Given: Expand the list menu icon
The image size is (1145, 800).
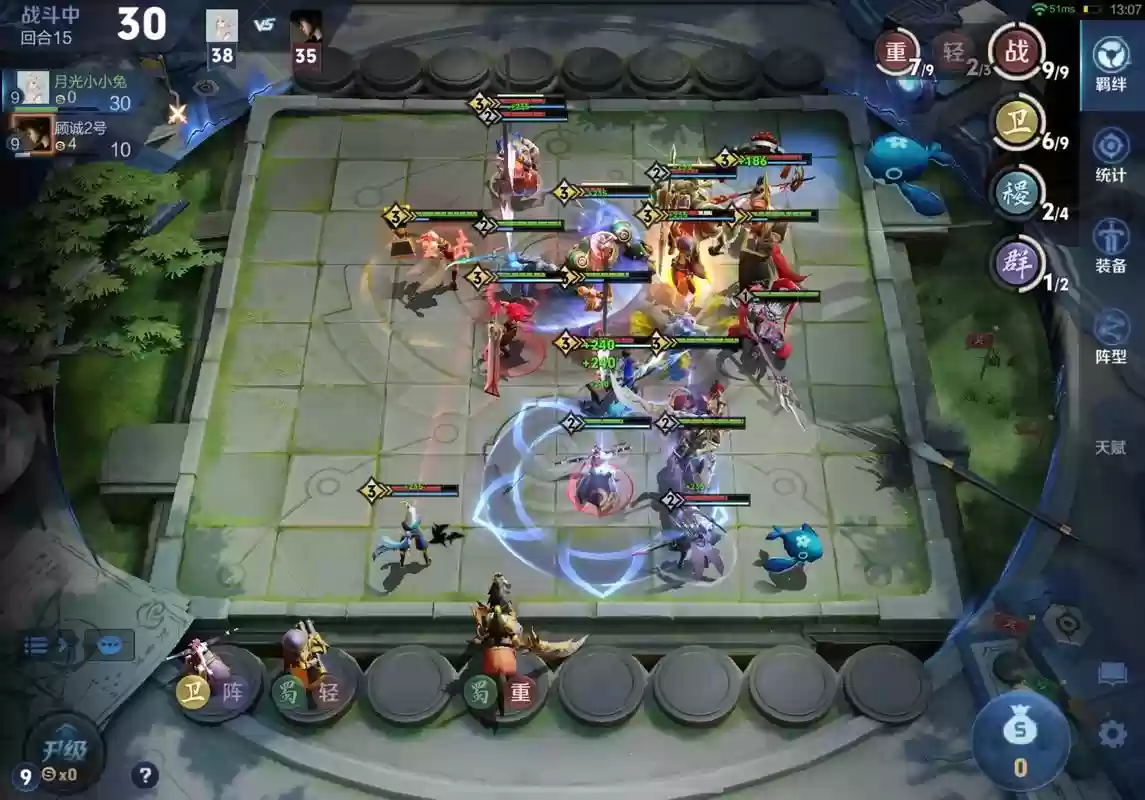Looking at the screenshot, I should click(x=40, y=645).
